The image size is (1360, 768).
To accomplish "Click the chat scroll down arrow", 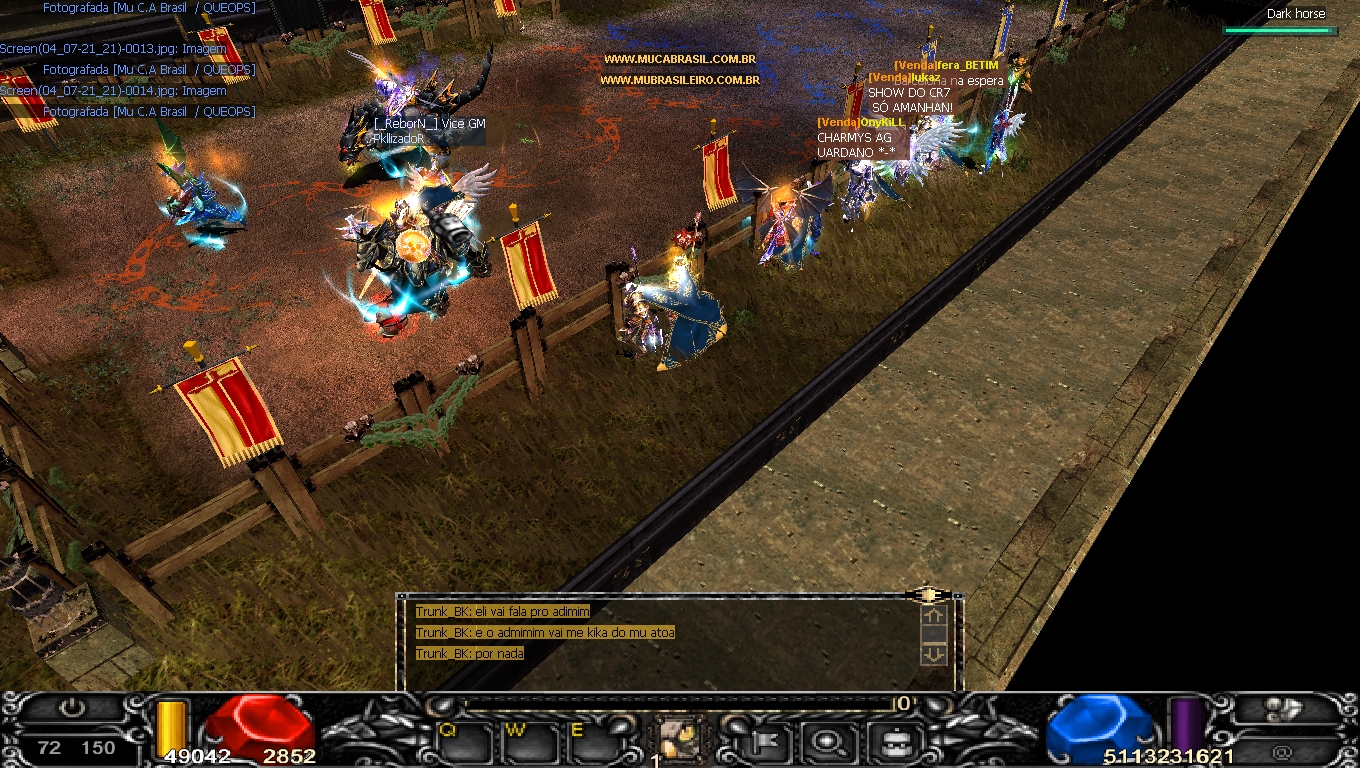I will [933, 654].
